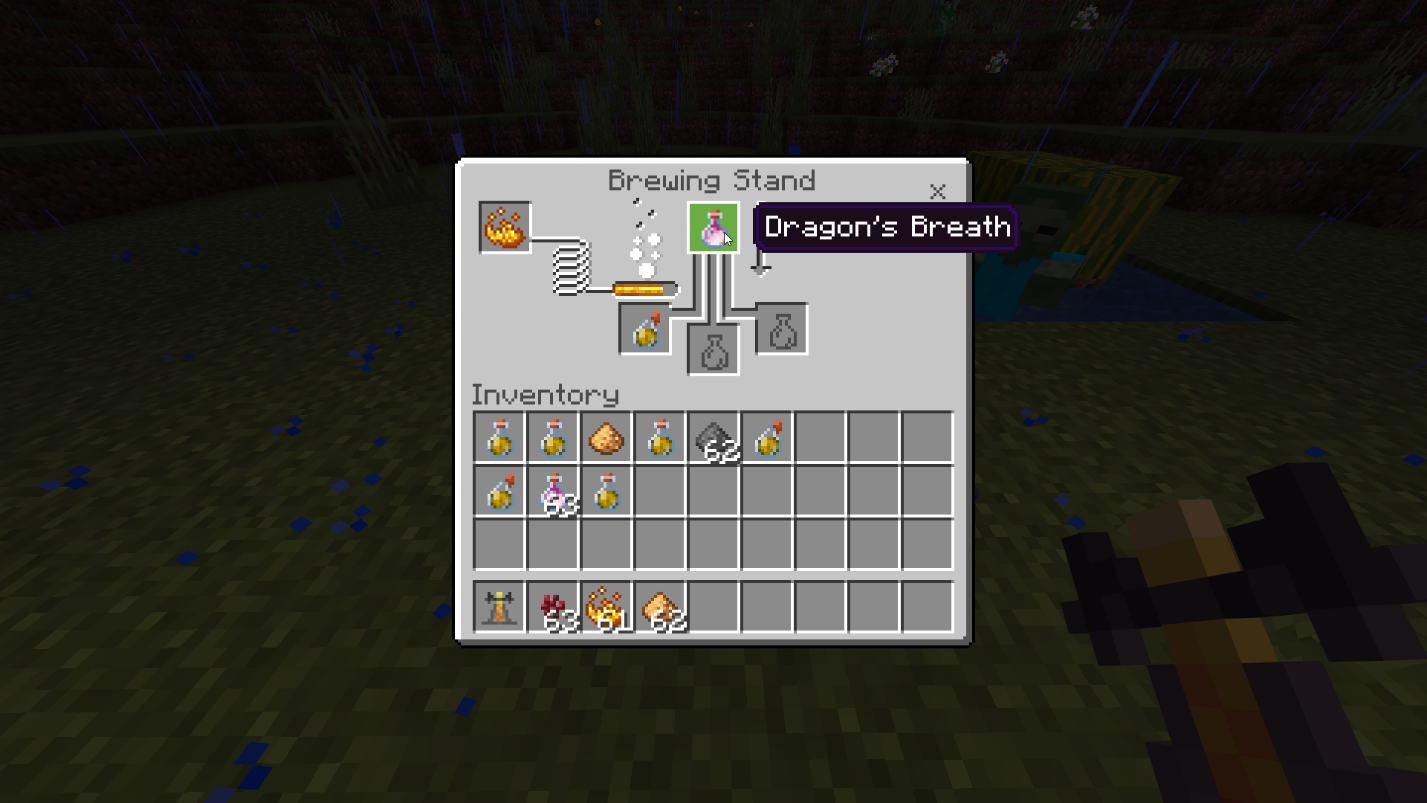Pick the single orange dust pile
Screen dimensions: 1427x803
point(606,438)
